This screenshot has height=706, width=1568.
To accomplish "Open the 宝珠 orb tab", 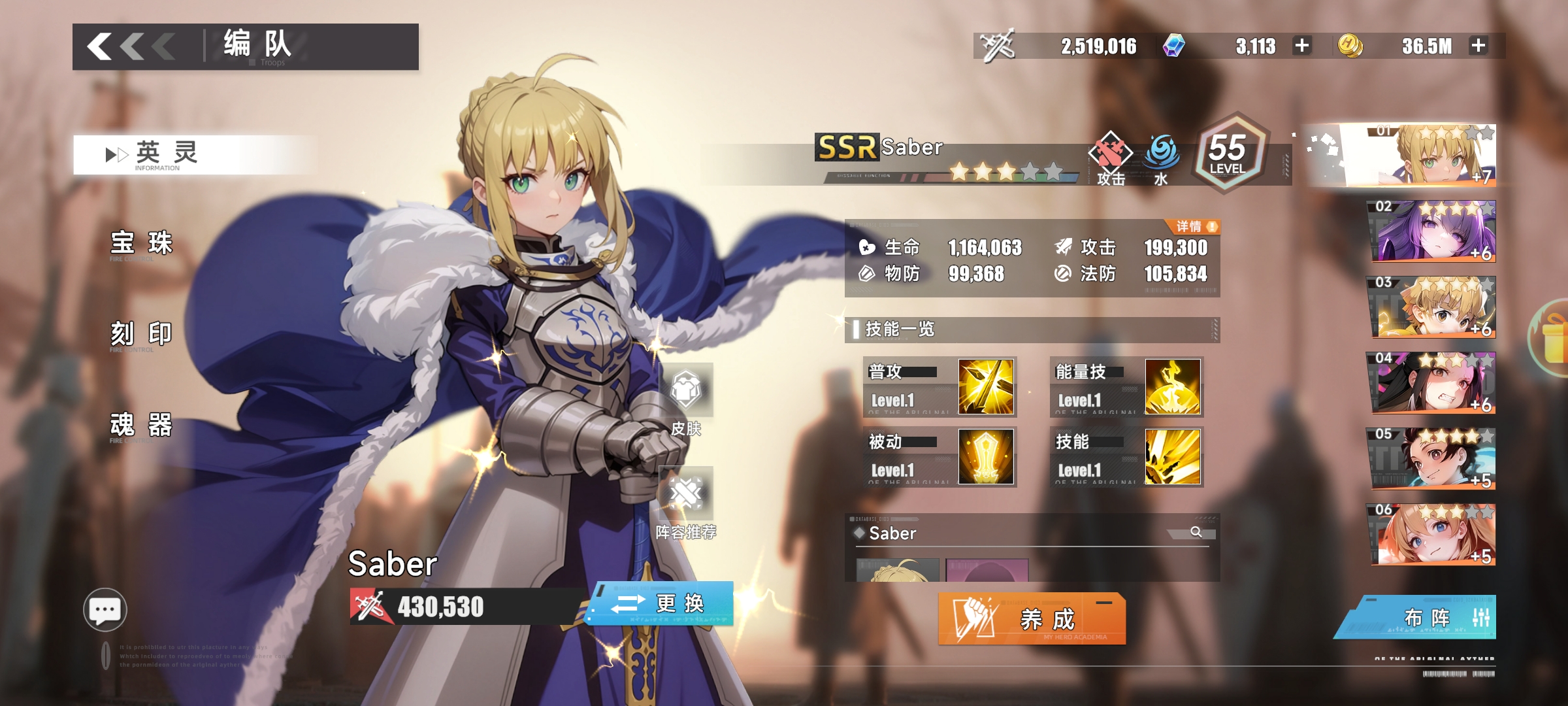I will coord(141,243).
